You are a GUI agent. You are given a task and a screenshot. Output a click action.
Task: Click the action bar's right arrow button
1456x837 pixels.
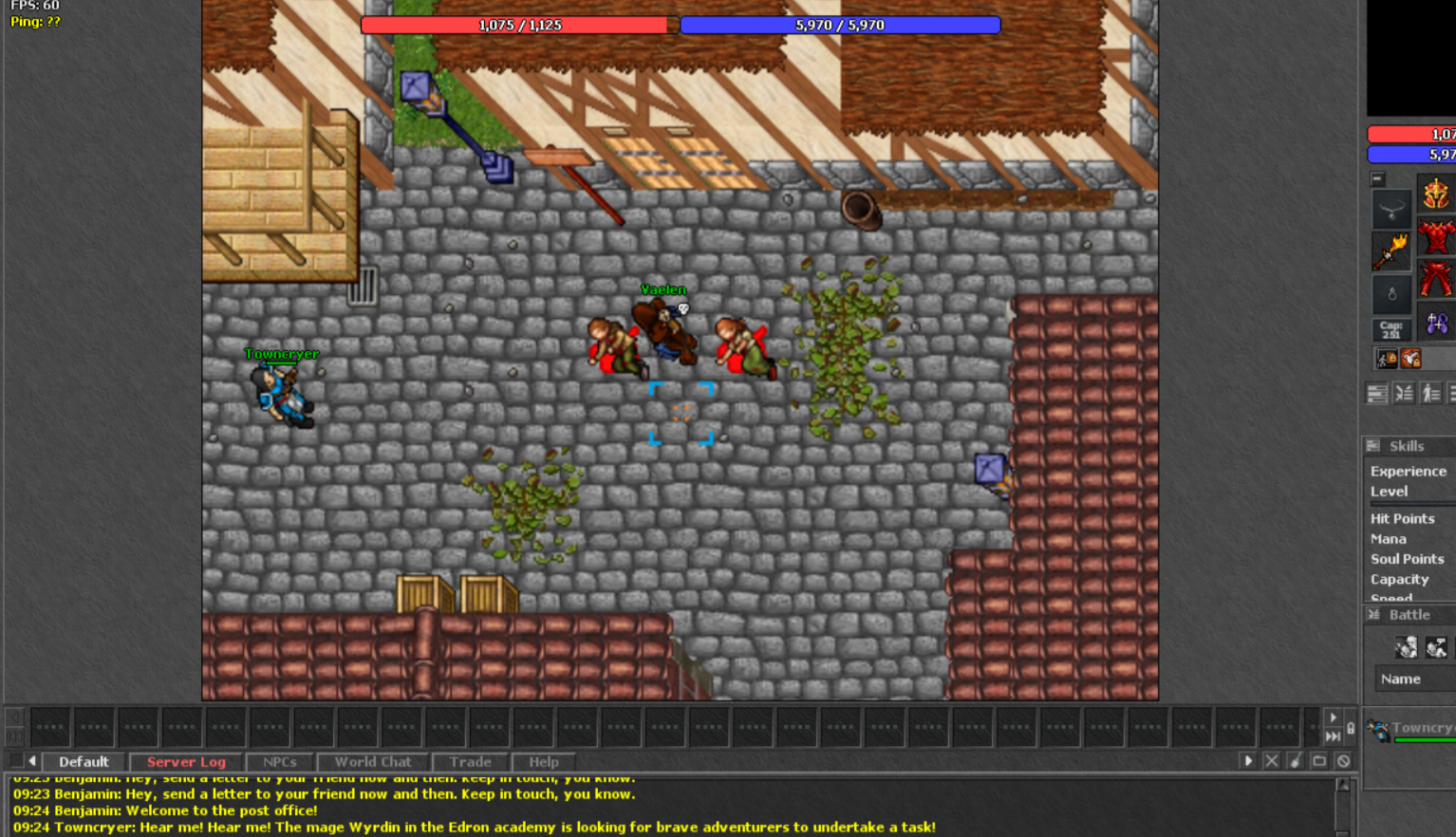(1333, 717)
